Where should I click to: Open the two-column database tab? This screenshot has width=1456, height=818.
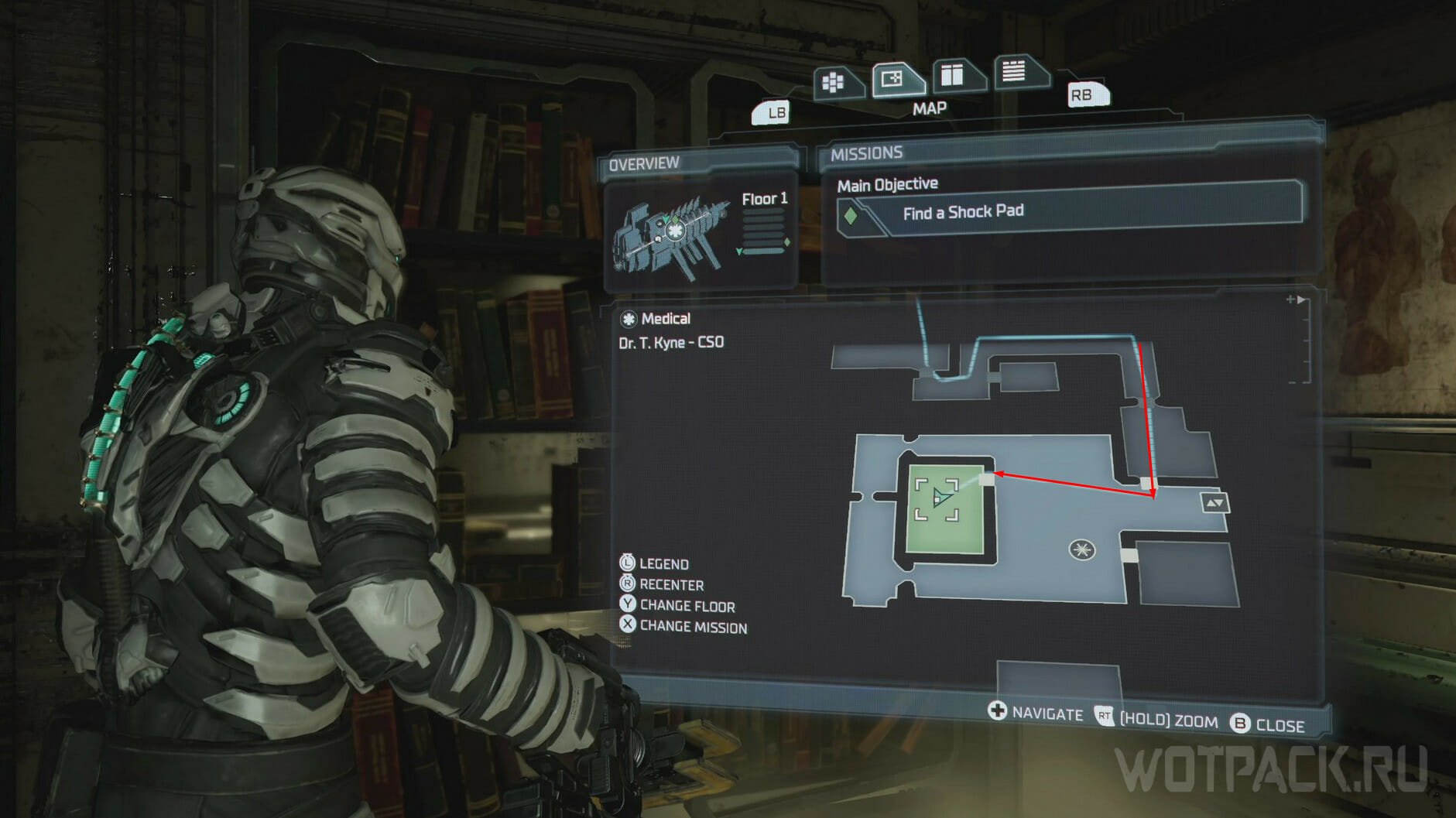[x=953, y=76]
